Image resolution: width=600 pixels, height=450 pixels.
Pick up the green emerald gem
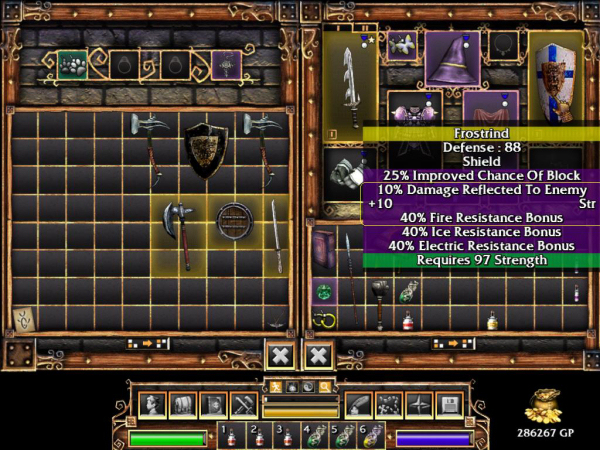click(324, 294)
